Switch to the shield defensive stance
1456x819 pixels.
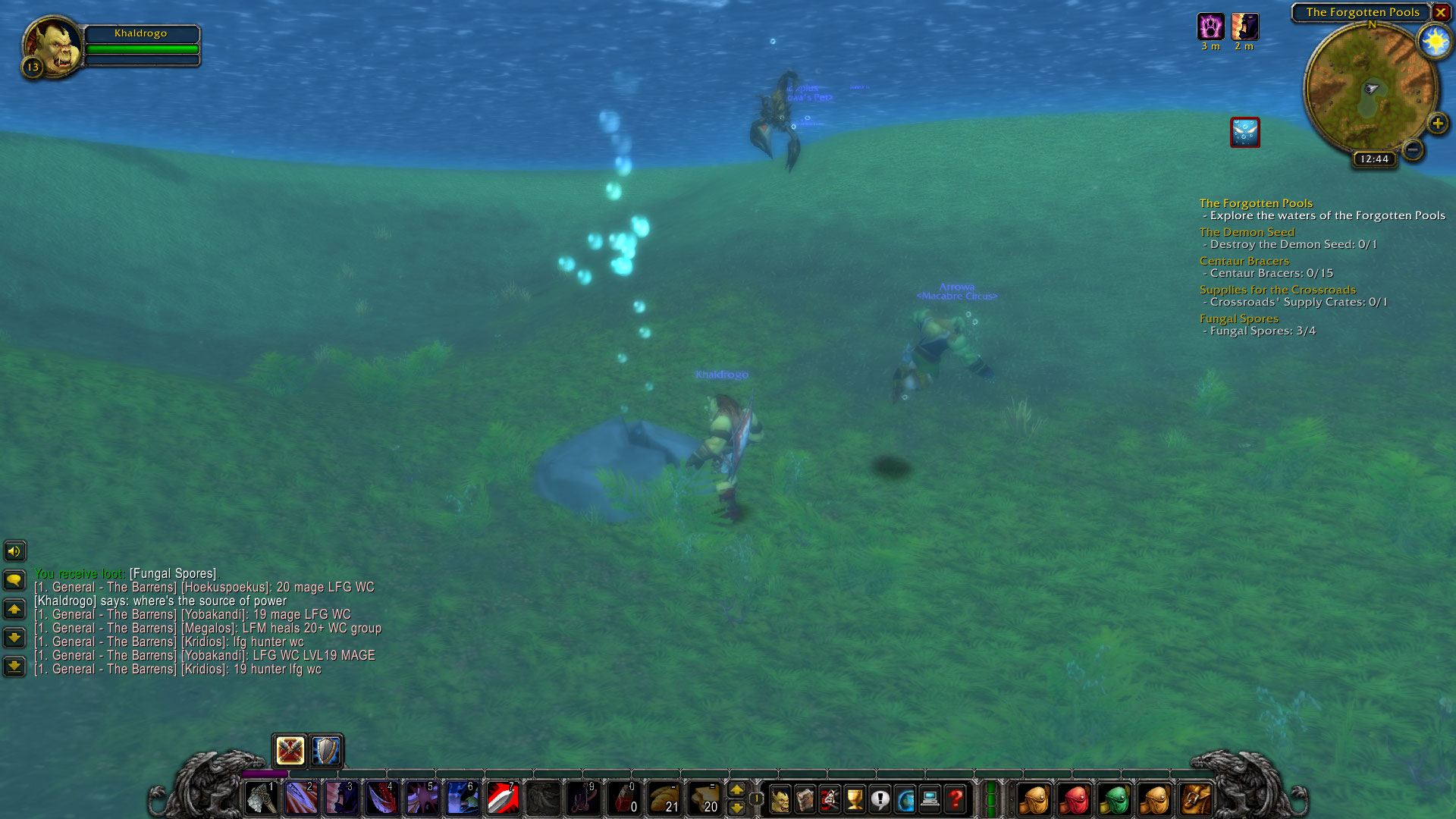[x=327, y=751]
